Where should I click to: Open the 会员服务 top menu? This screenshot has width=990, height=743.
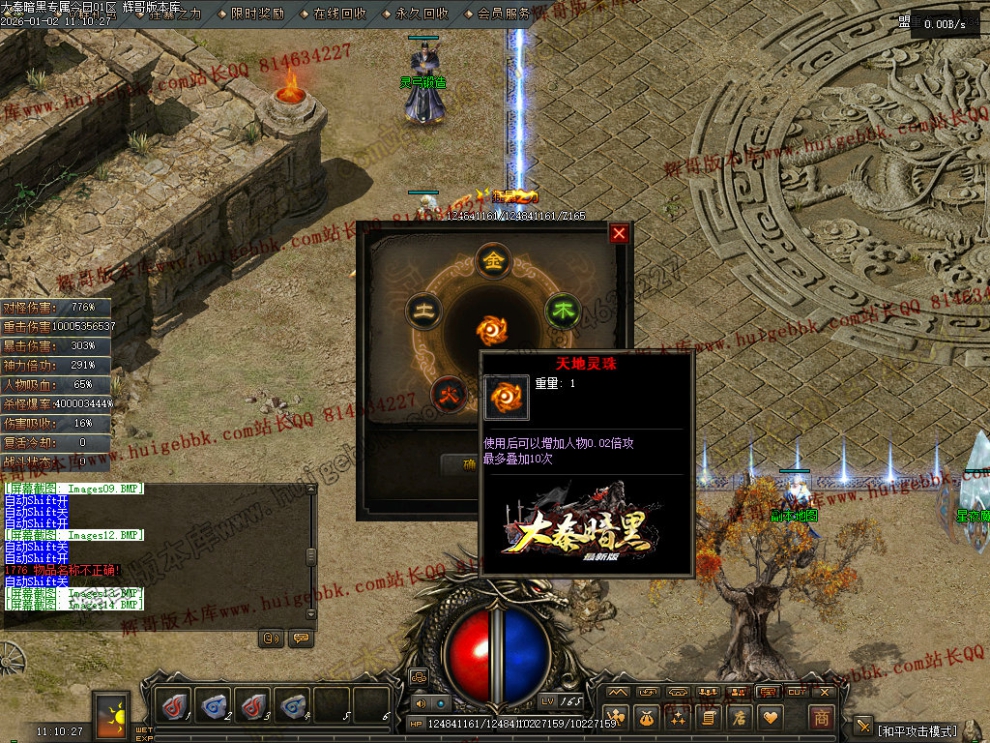click(503, 14)
